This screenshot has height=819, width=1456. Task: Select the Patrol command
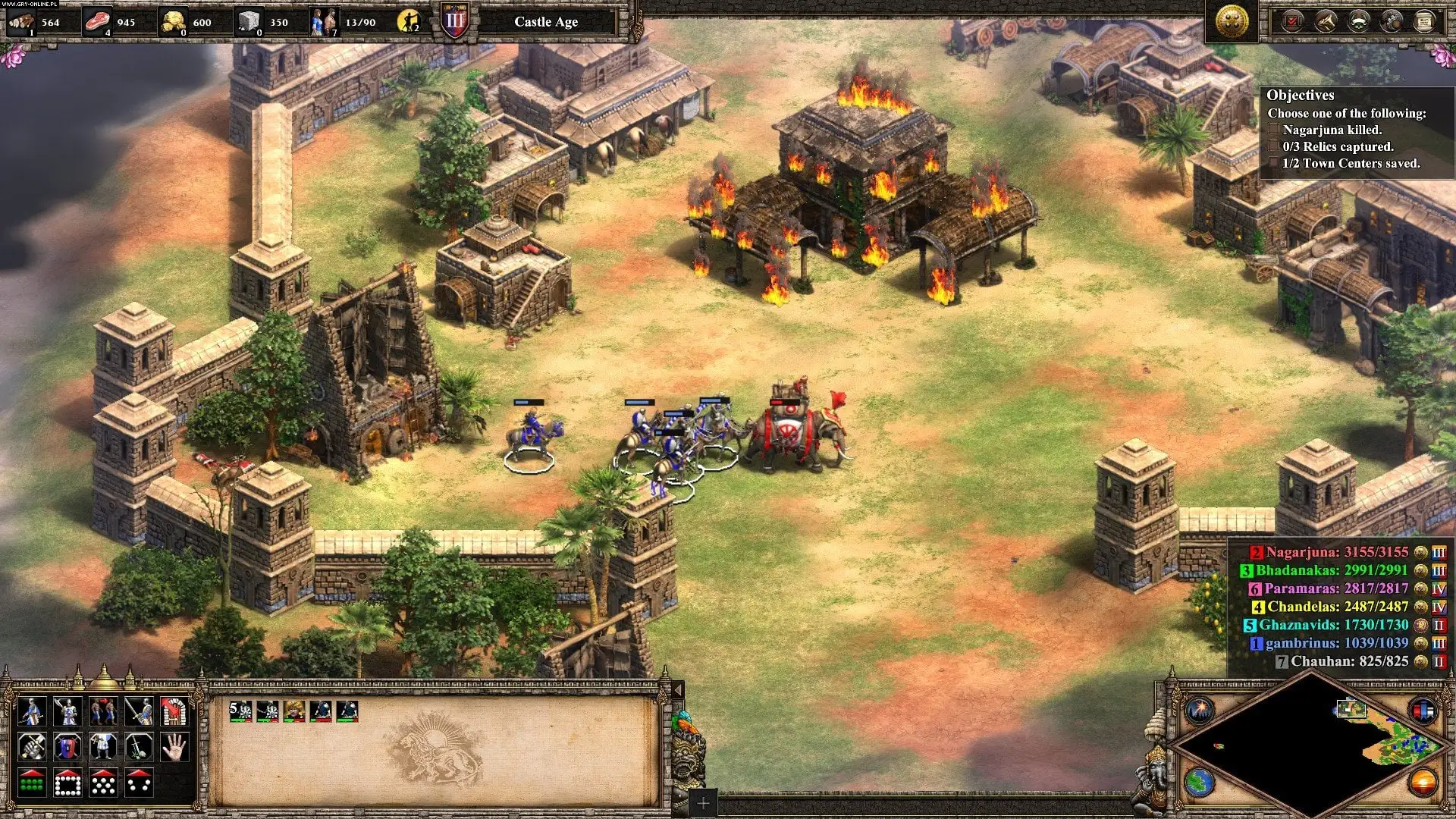coord(103,711)
